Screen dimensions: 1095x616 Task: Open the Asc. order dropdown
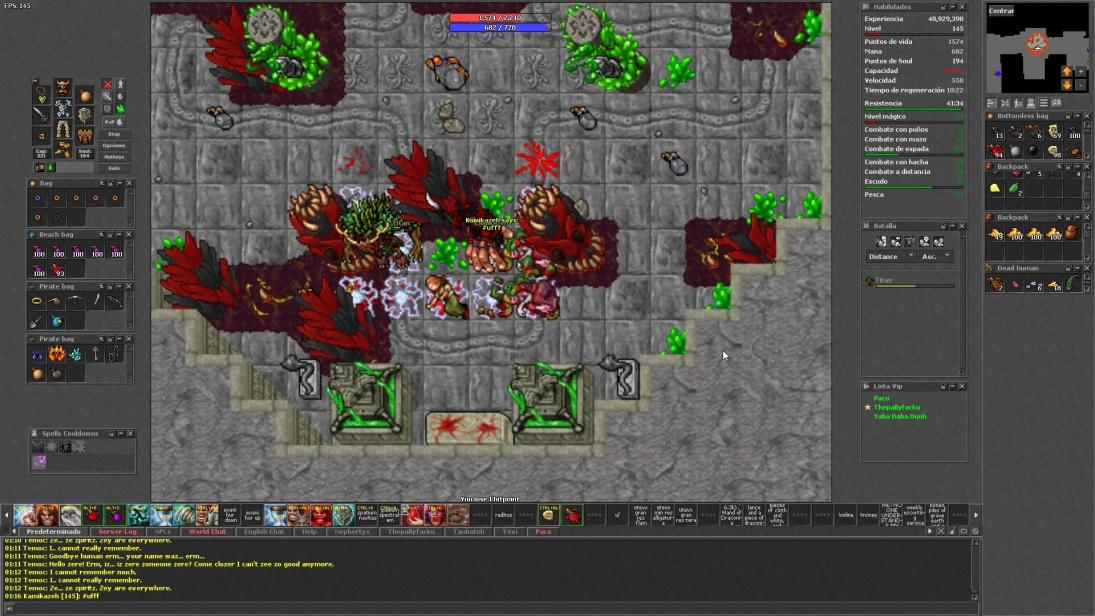(935, 257)
